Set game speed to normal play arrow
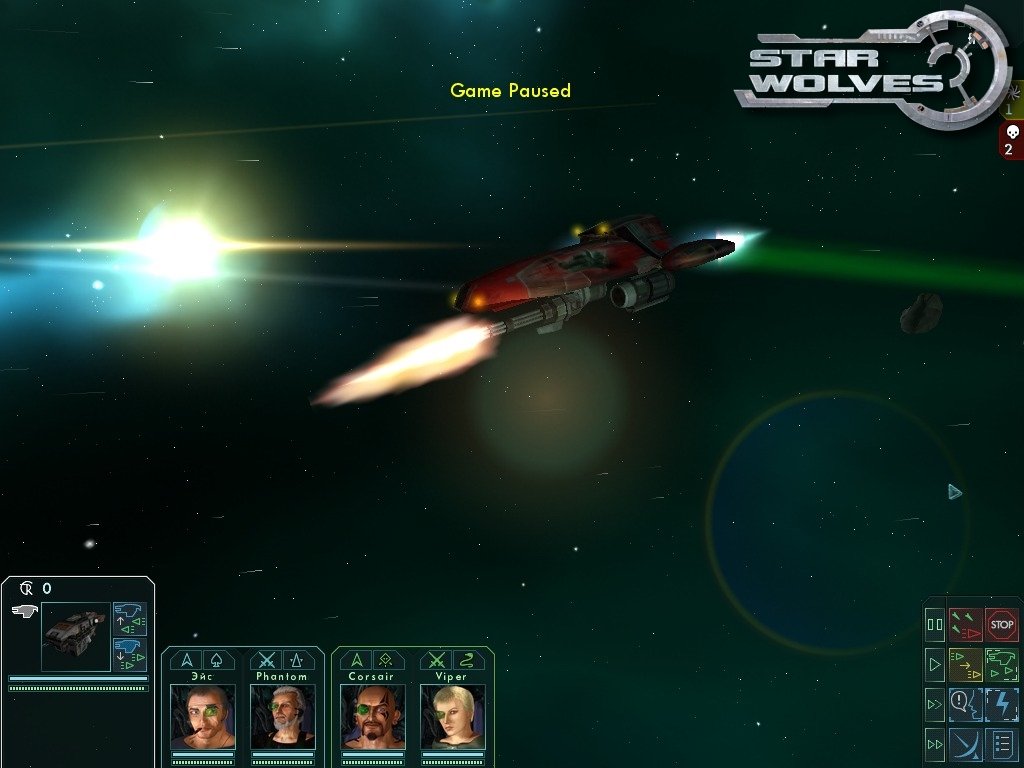1024x768 pixels. pos(935,663)
